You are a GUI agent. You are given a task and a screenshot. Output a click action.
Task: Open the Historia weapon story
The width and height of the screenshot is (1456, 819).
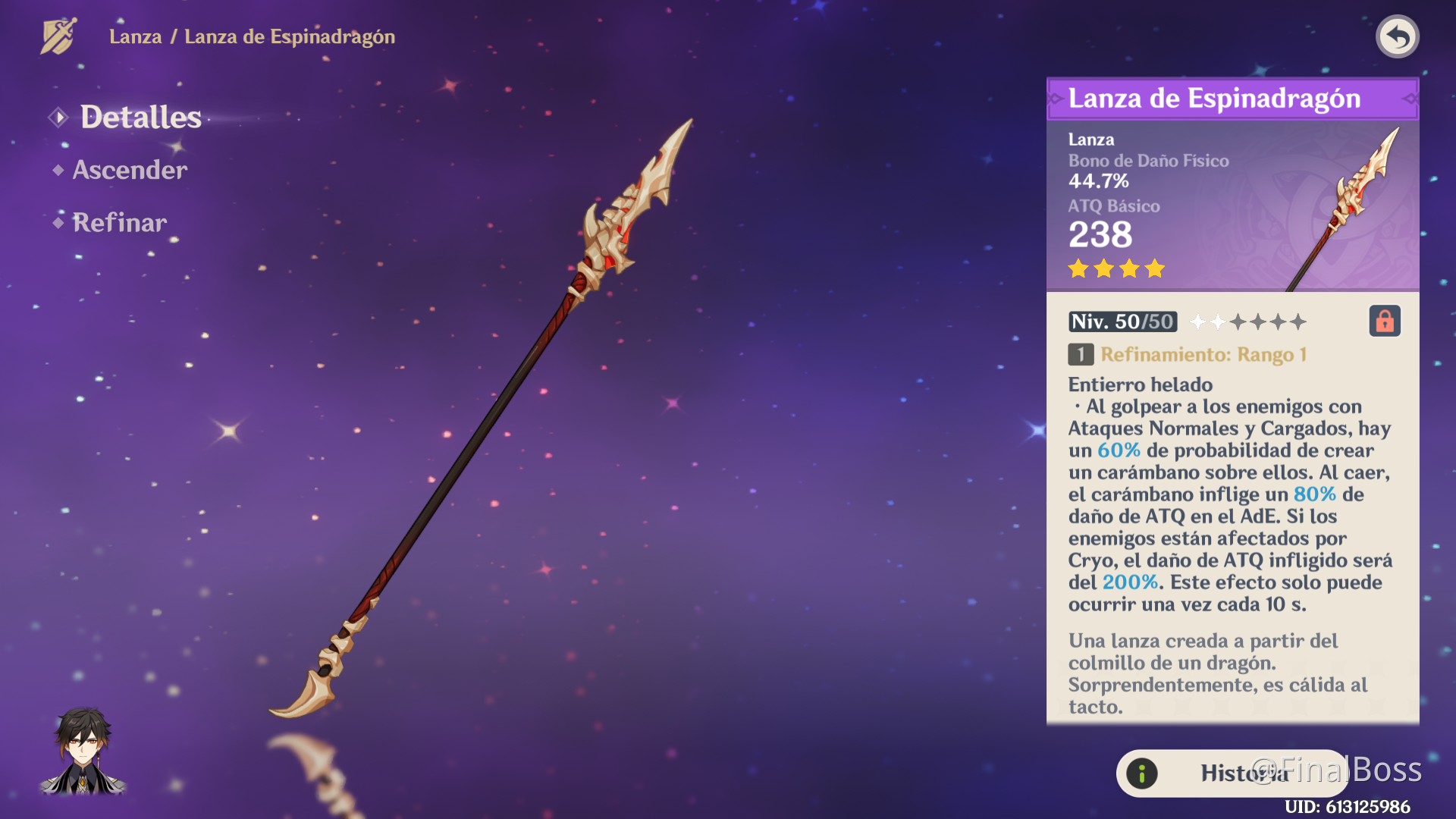(x=1232, y=773)
